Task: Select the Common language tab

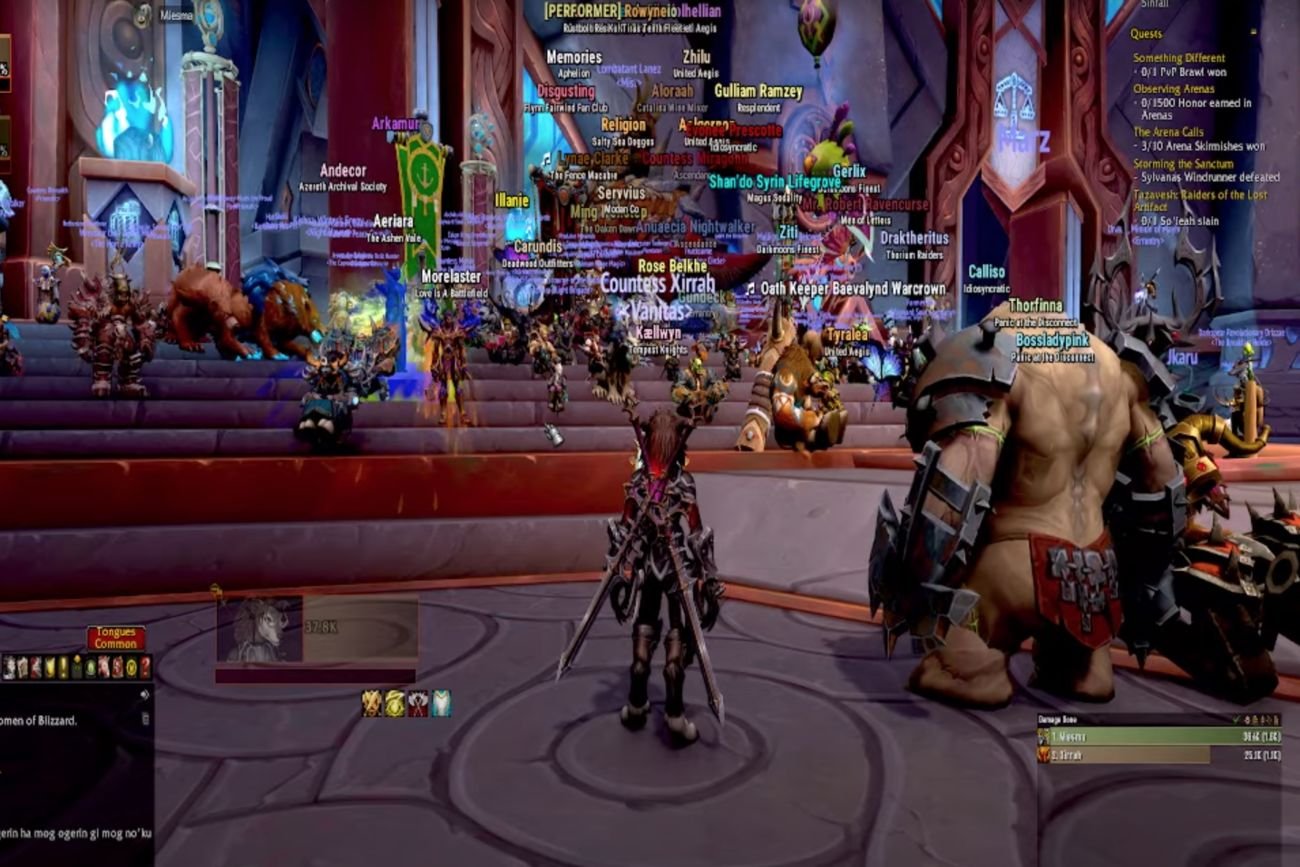Action: pos(115,644)
